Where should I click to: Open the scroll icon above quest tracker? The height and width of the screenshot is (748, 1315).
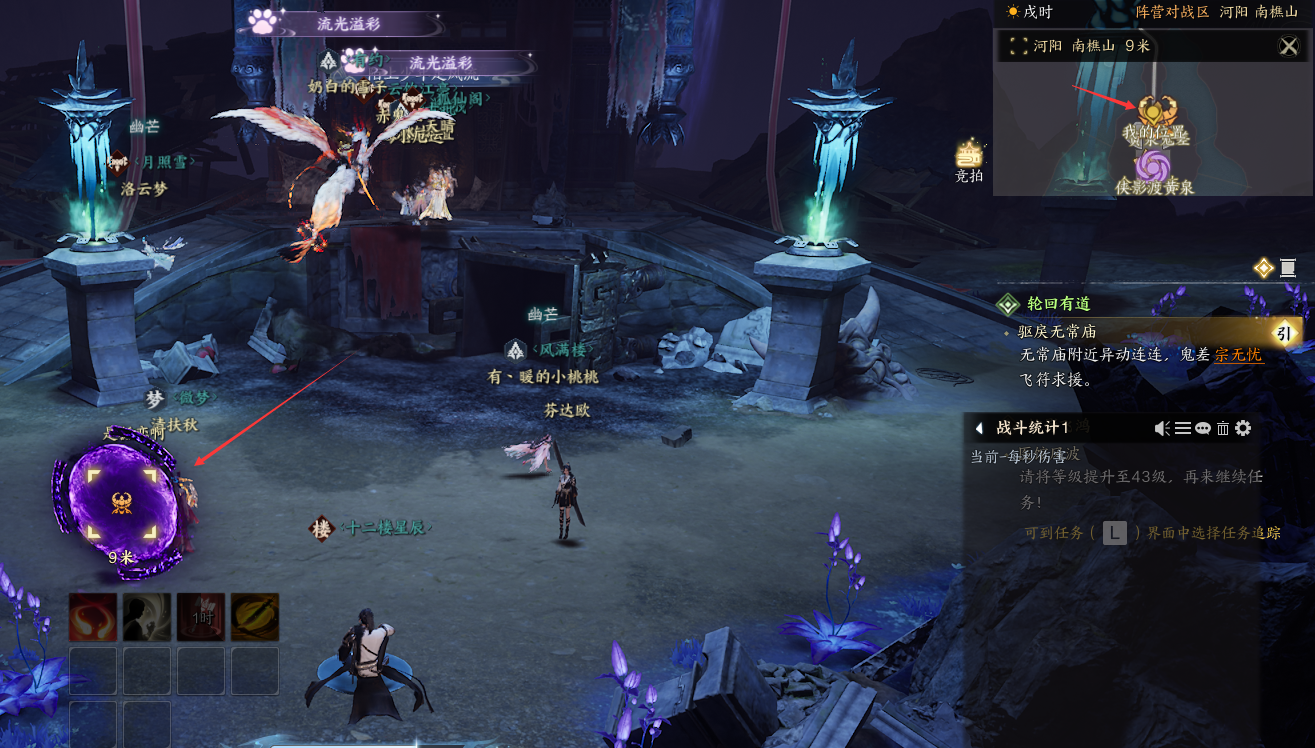pyautogui.click(x=1288, y=268)
